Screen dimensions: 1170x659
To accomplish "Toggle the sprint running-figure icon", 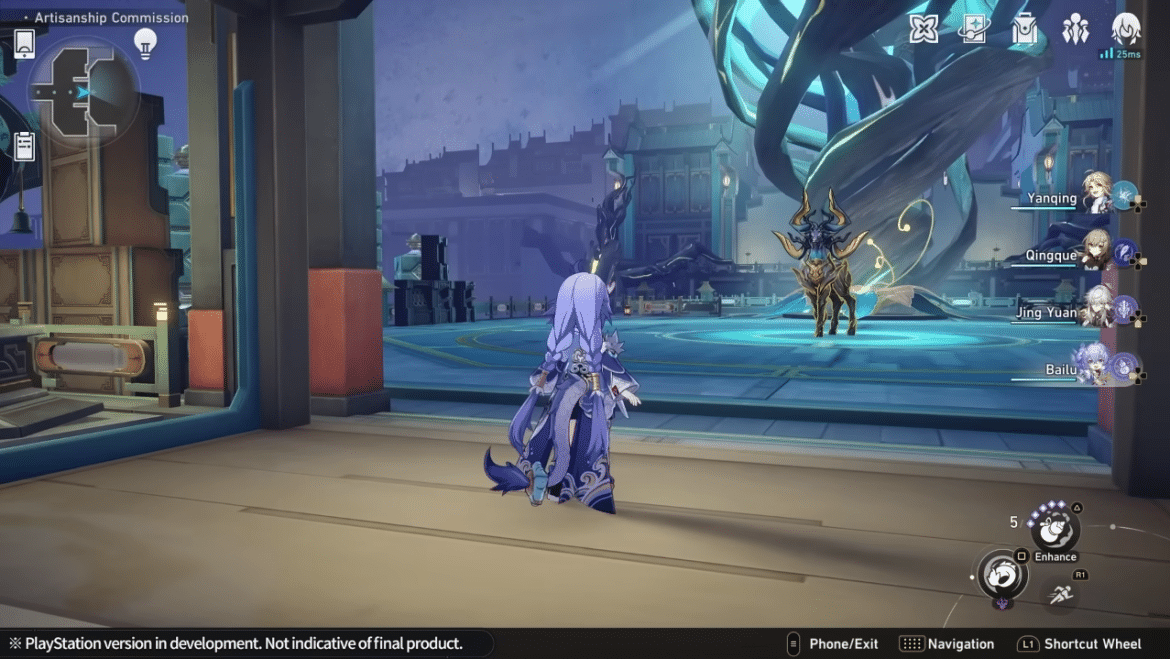I will pyautogui.click(x=1060, y=594).
